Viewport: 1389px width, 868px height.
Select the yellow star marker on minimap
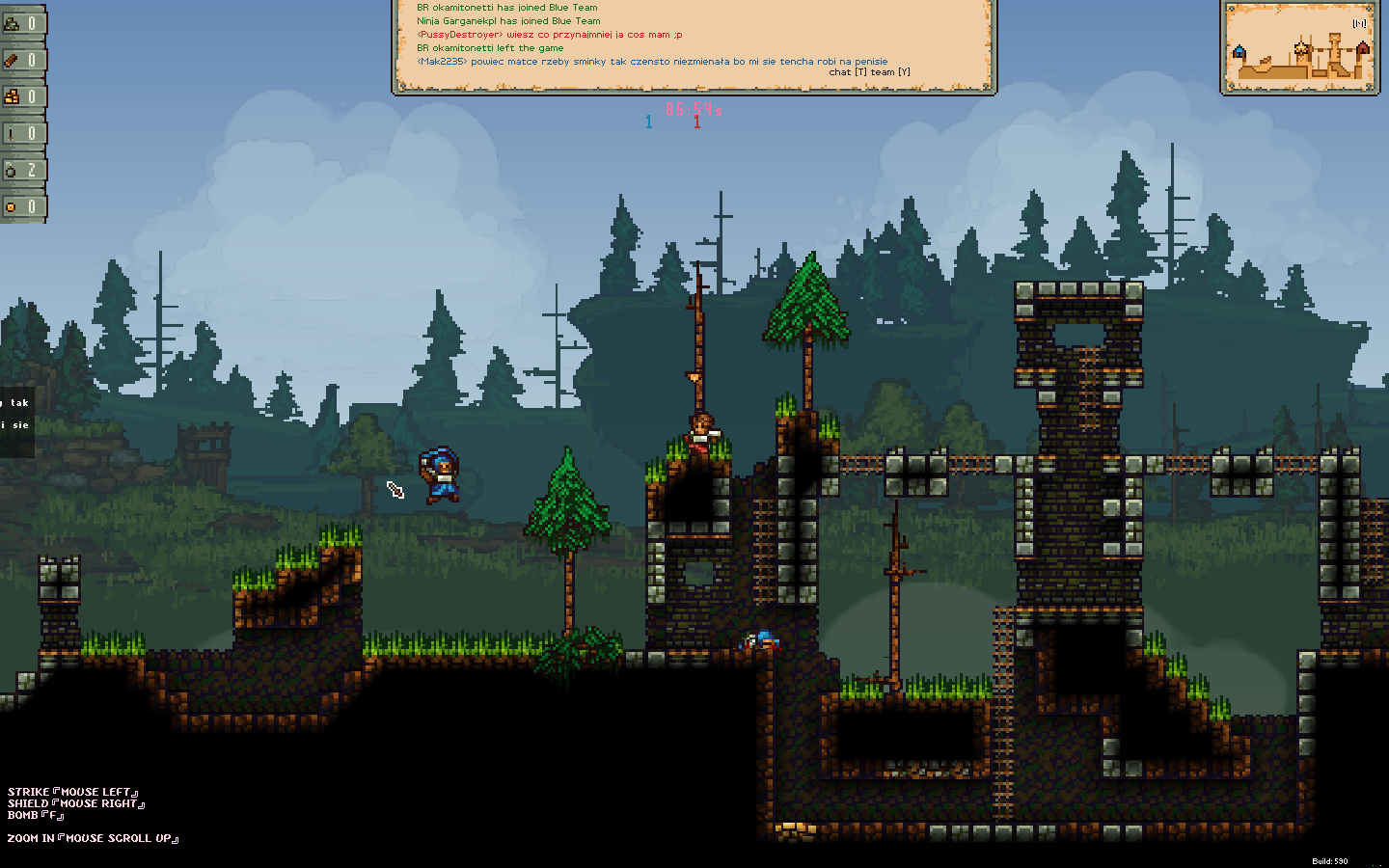(x=1301, y=47)
